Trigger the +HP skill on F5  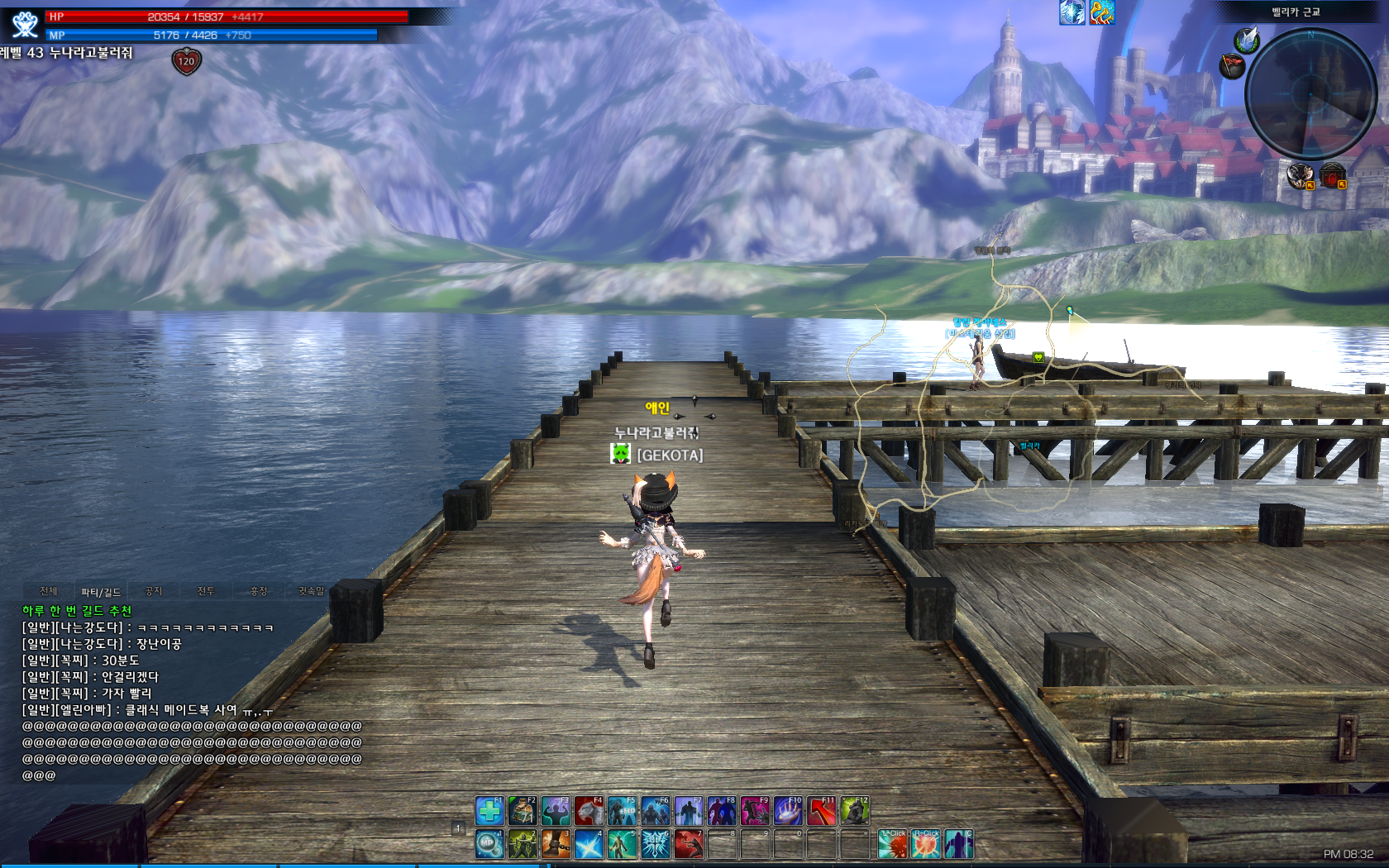click(622, 811)
